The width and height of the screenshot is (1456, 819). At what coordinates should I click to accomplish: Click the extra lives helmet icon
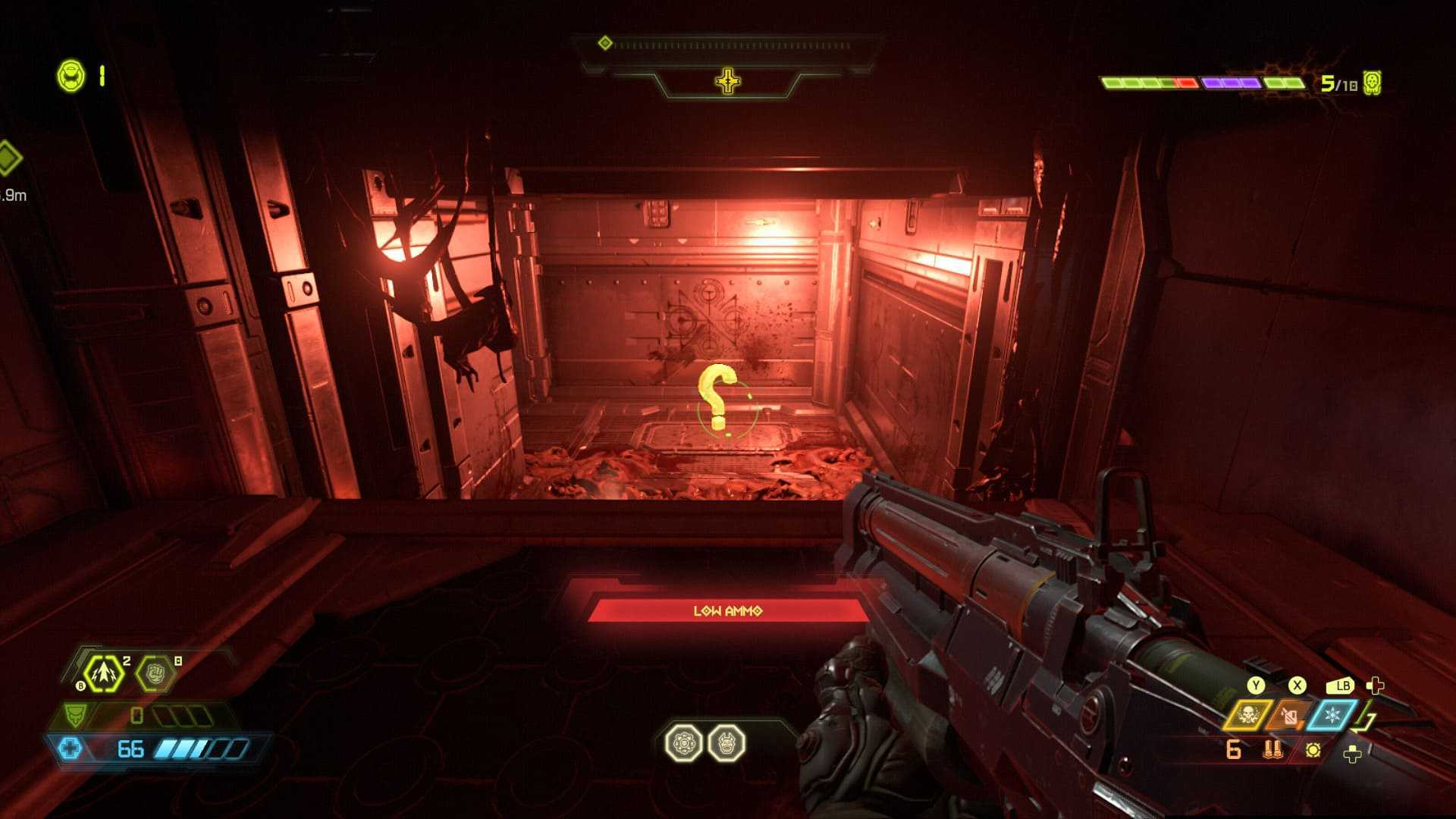click(72, 77)
